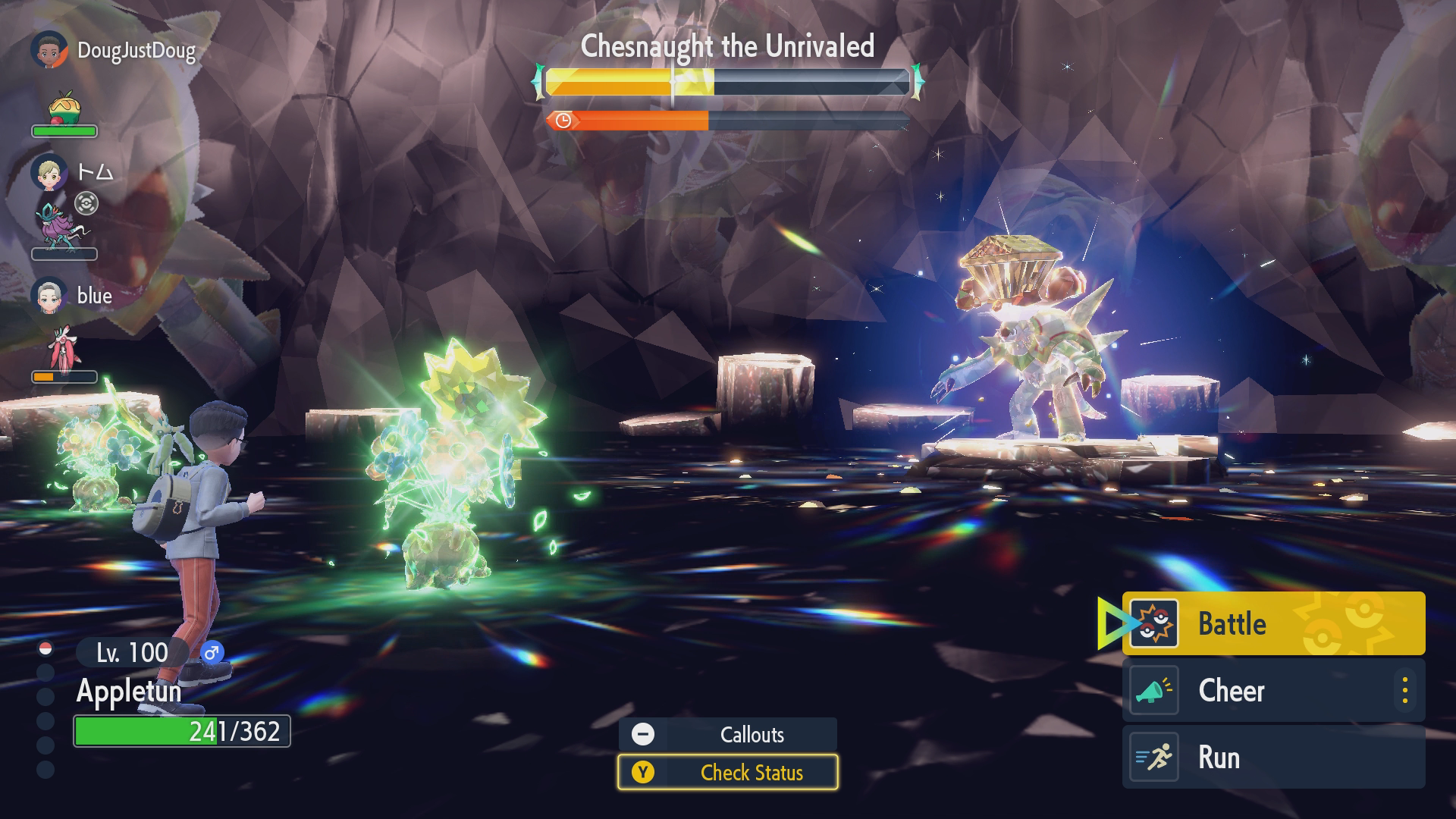Choose the Cheer option
The width and height of the screenshot is (1456, 819).
(x=1259, y=690)
